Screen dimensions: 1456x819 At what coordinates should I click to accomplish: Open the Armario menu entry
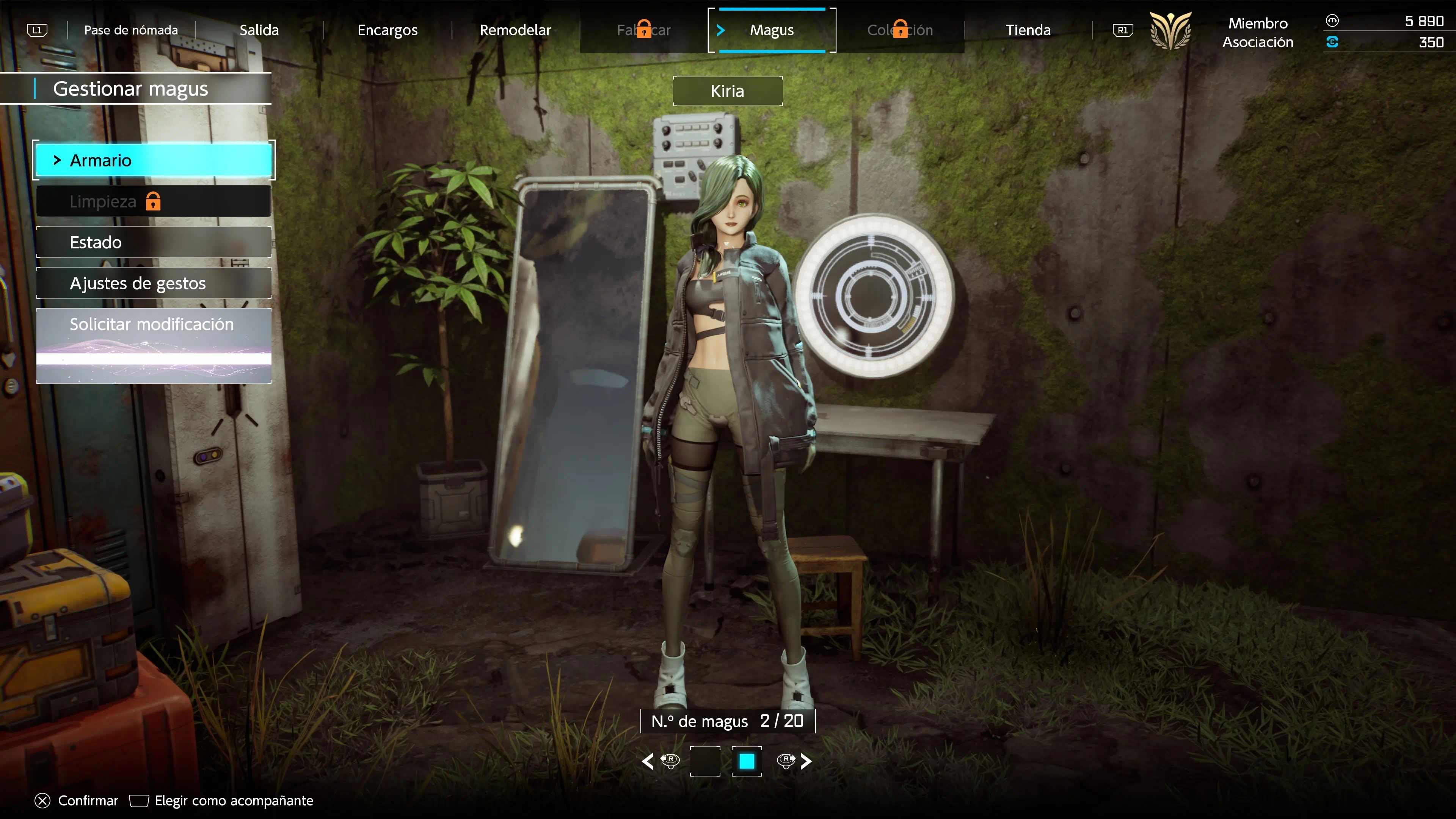[x=153, y=160]
